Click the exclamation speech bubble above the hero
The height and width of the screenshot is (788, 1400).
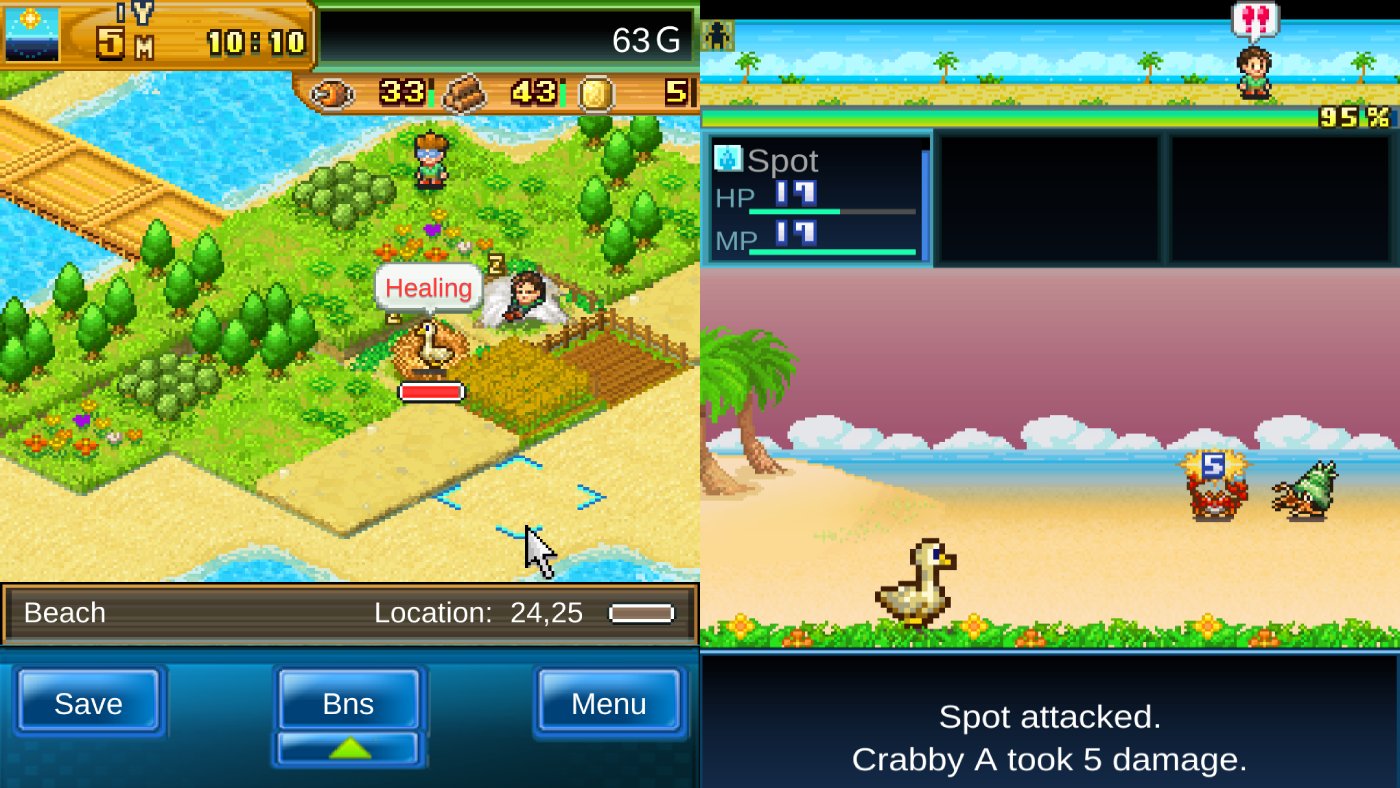click(1255, 19)
